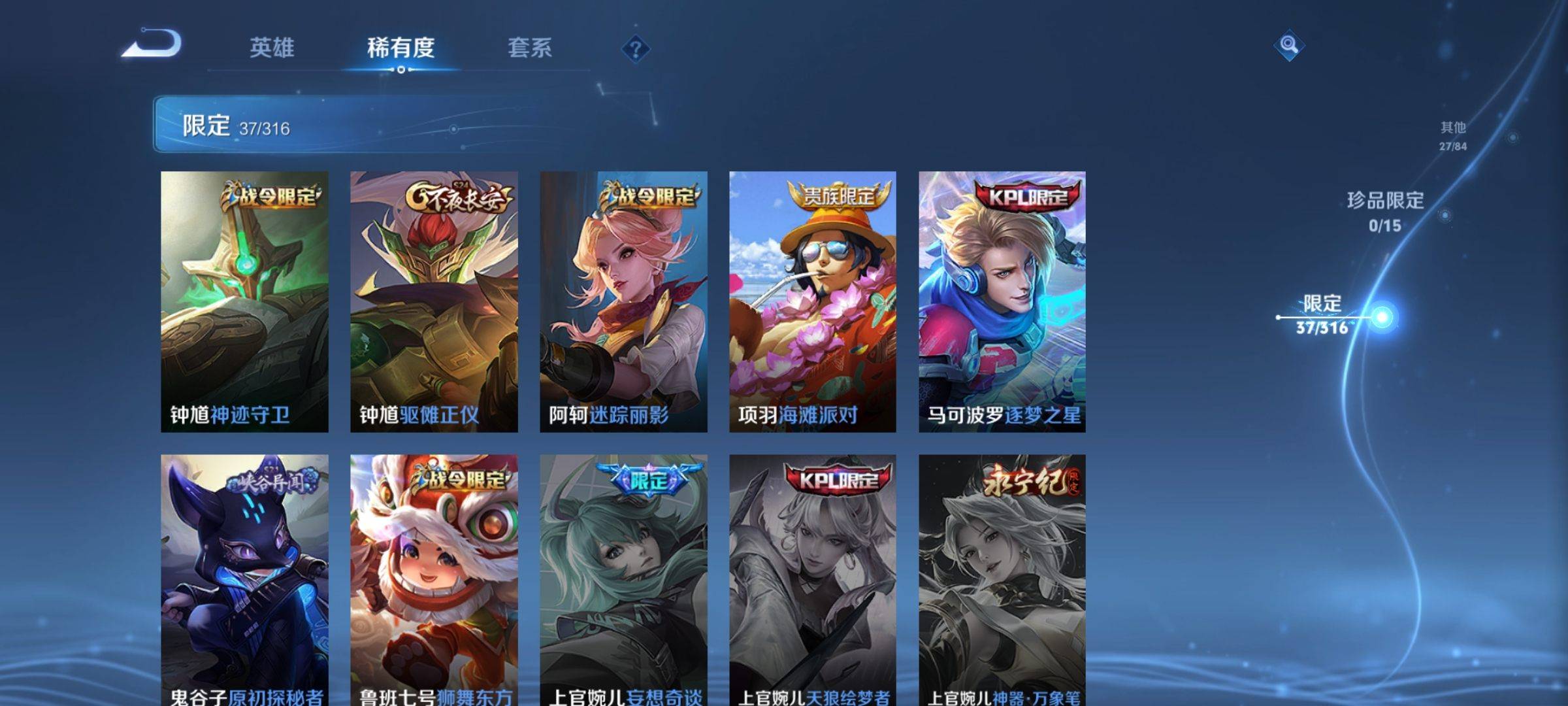Select the 稀有度 tab
This screenshot has height=706, width=1568.
click(400, 48)
